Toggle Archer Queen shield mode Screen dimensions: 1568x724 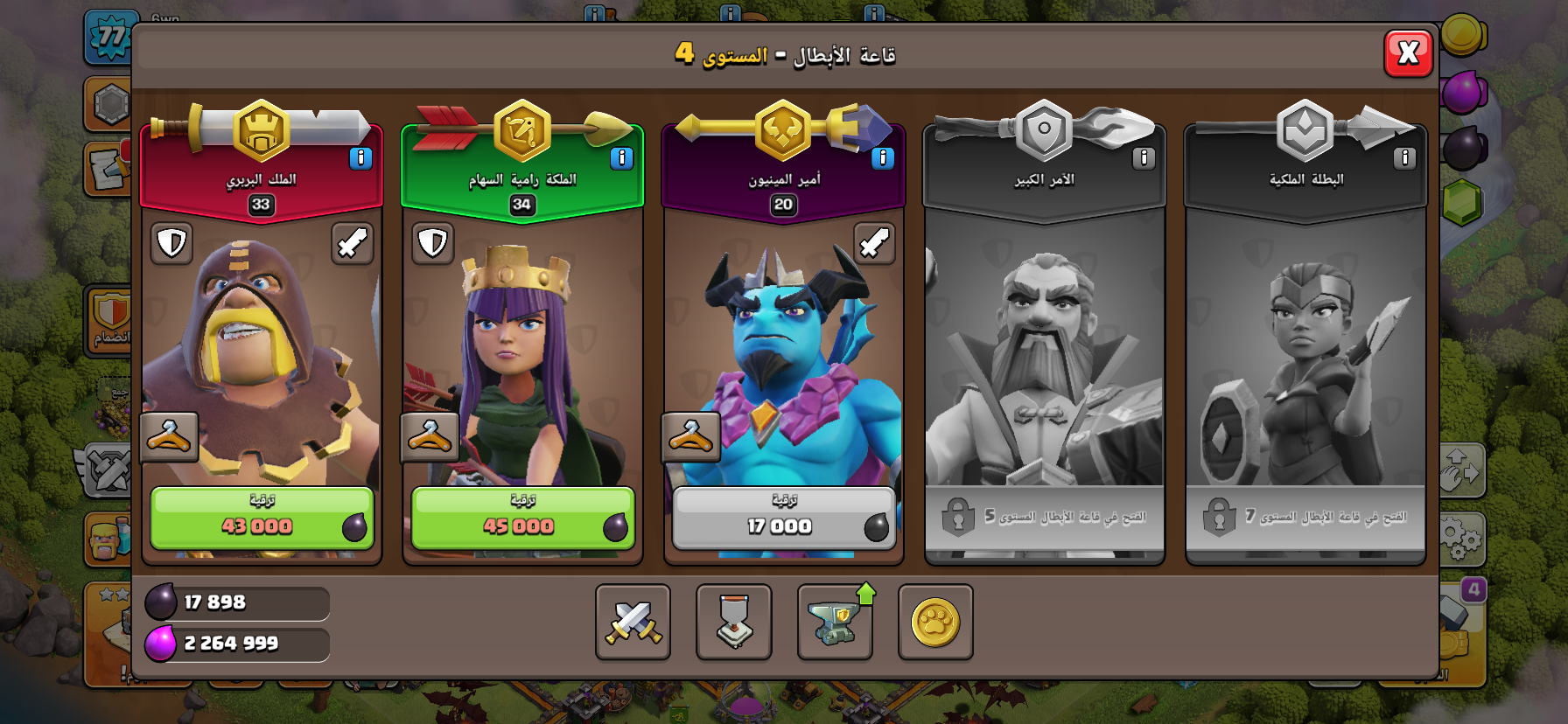[432, 243]
